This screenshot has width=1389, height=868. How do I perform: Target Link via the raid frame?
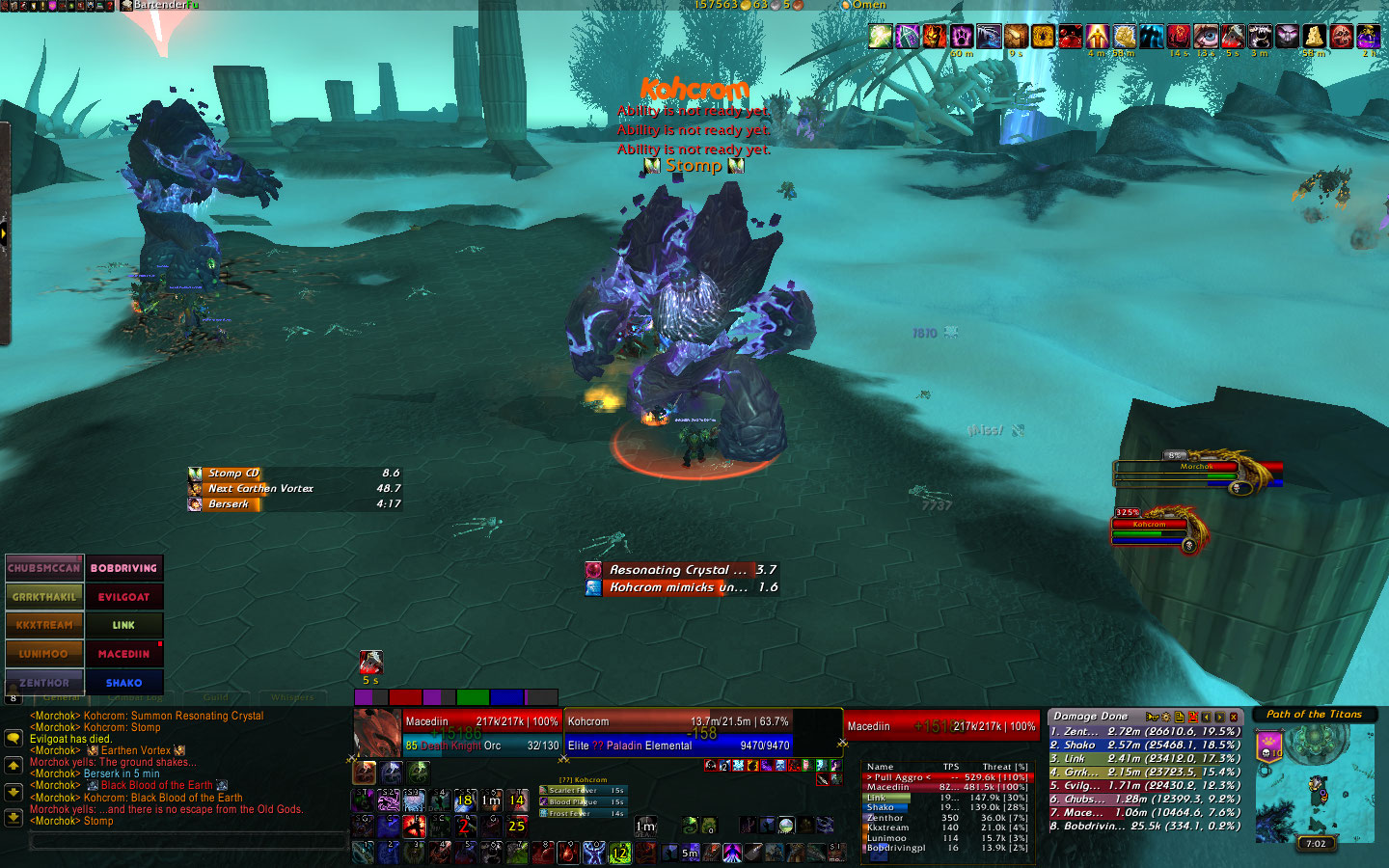[123, 625]
